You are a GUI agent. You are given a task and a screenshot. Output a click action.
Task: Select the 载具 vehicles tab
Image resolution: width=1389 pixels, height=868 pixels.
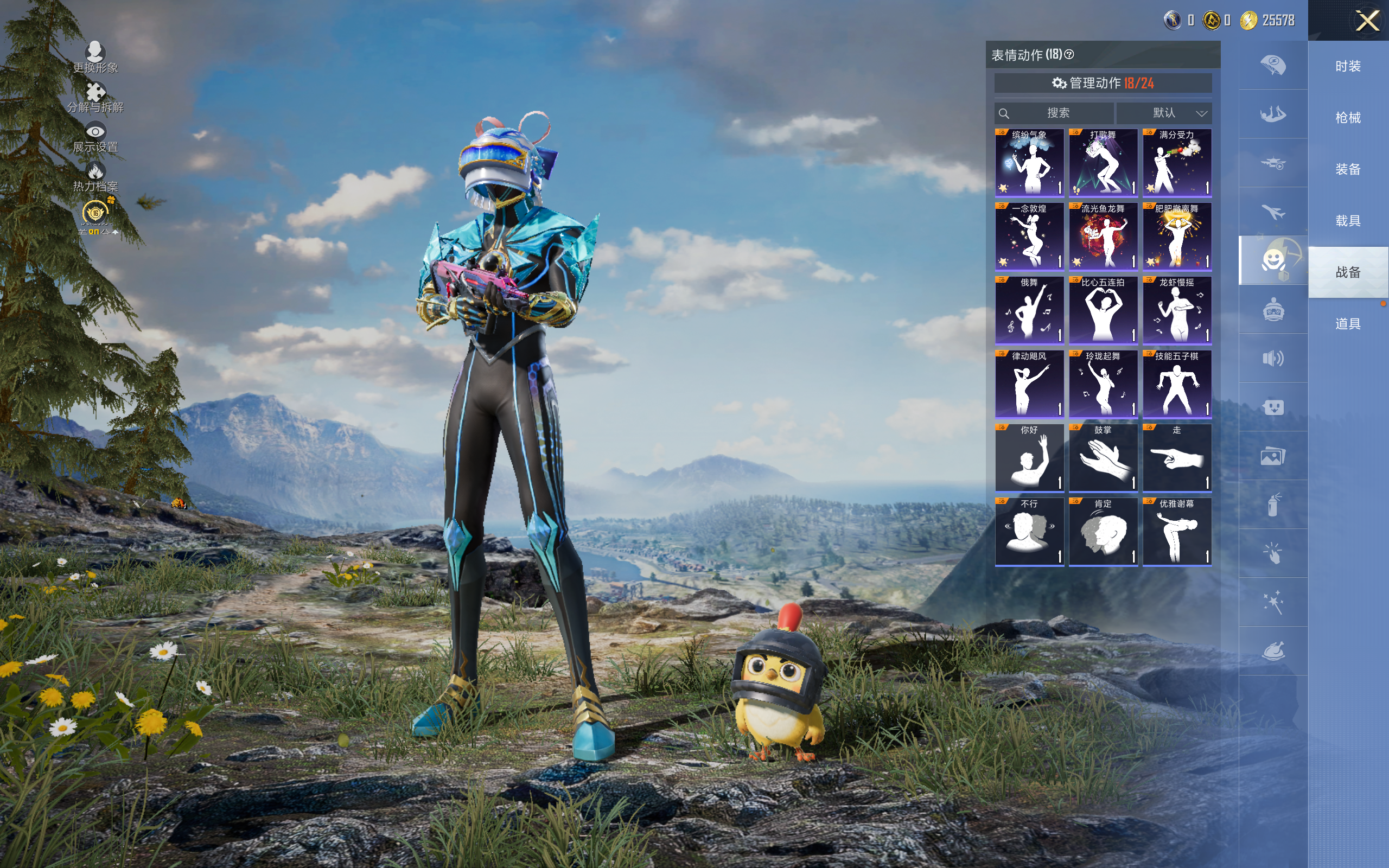(x=1348, y=221)
